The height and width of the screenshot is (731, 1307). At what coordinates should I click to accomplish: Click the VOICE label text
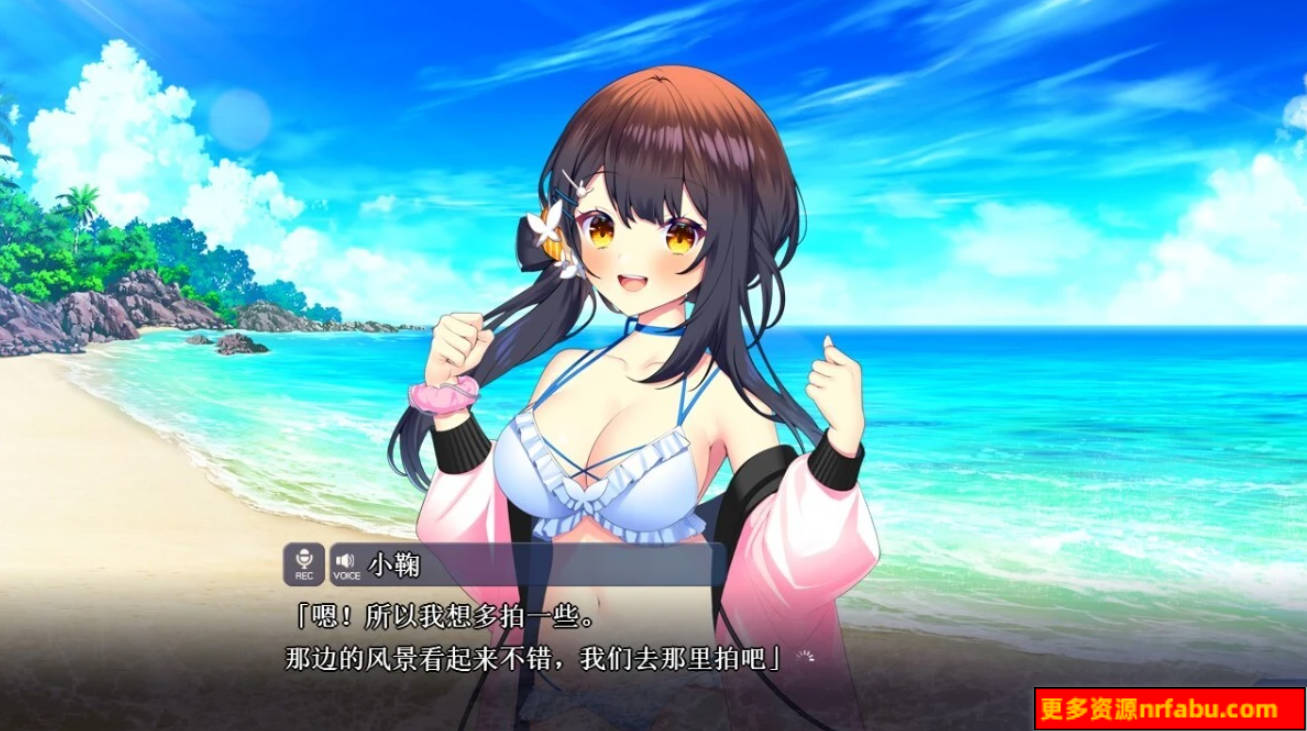pyautogui.click(x=347, y=574)
